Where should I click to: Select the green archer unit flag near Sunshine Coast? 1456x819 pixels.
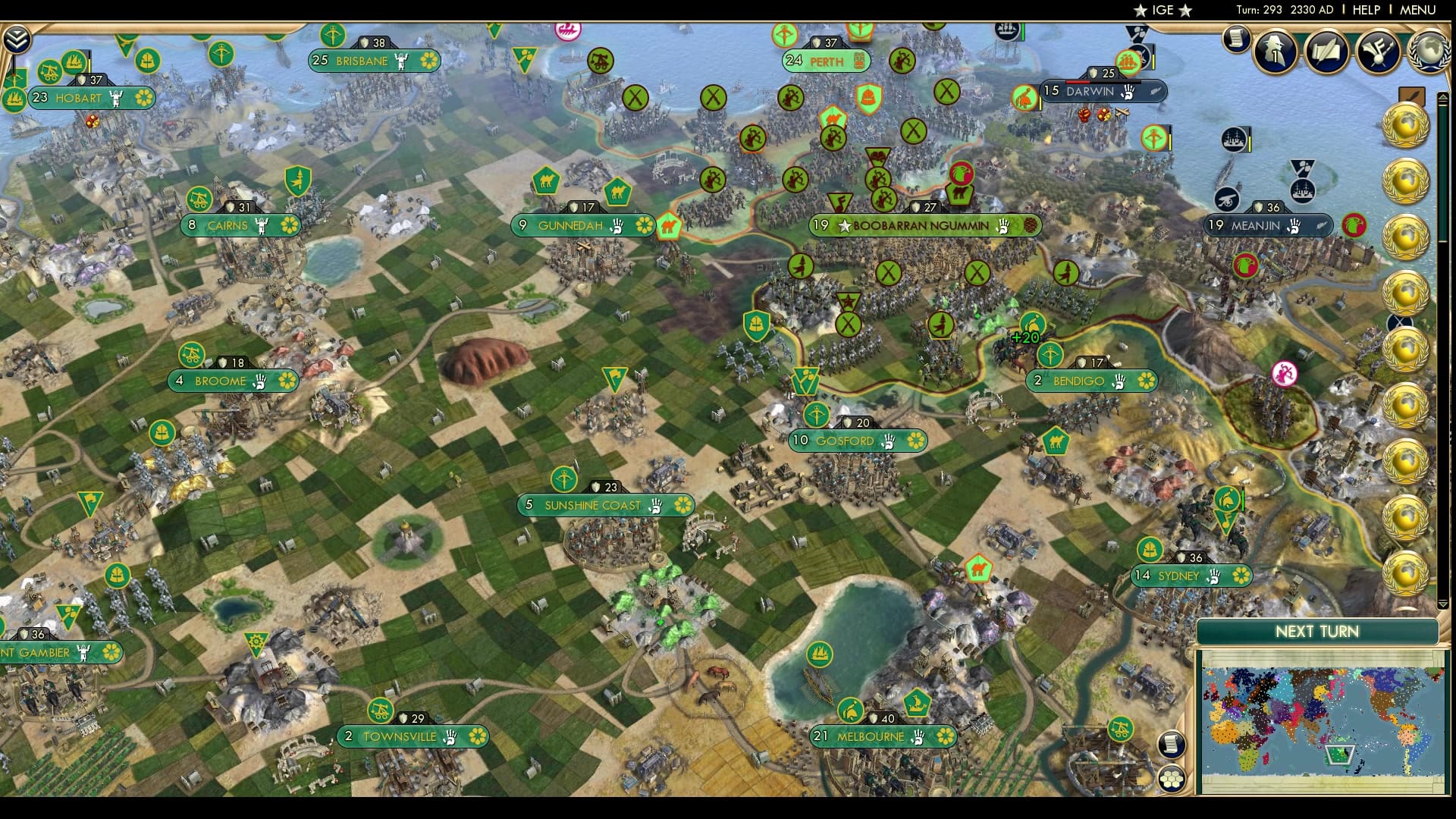tap(565, 479)
